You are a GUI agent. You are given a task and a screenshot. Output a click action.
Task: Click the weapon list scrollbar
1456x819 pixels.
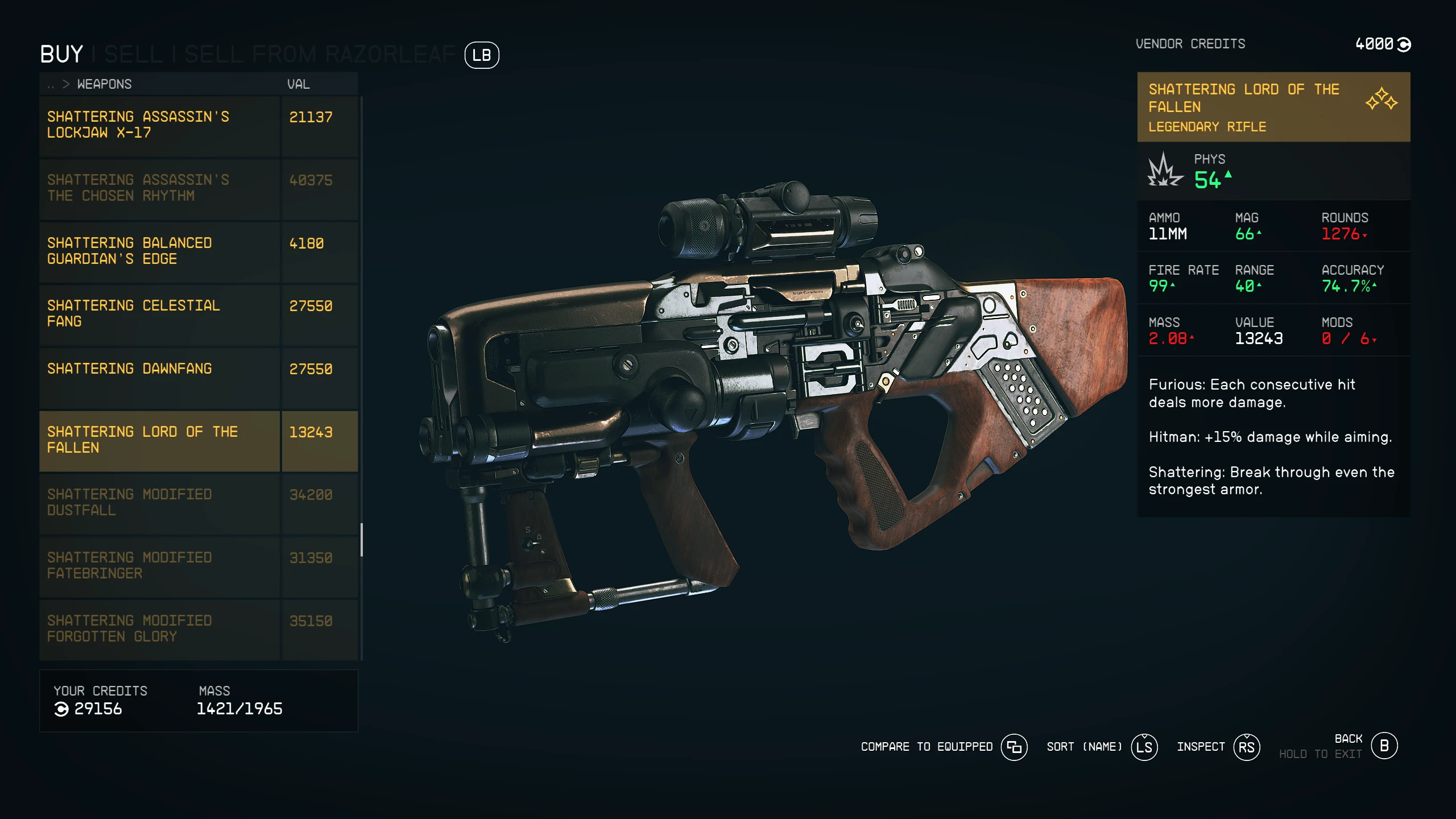click(x=362, y=539)
